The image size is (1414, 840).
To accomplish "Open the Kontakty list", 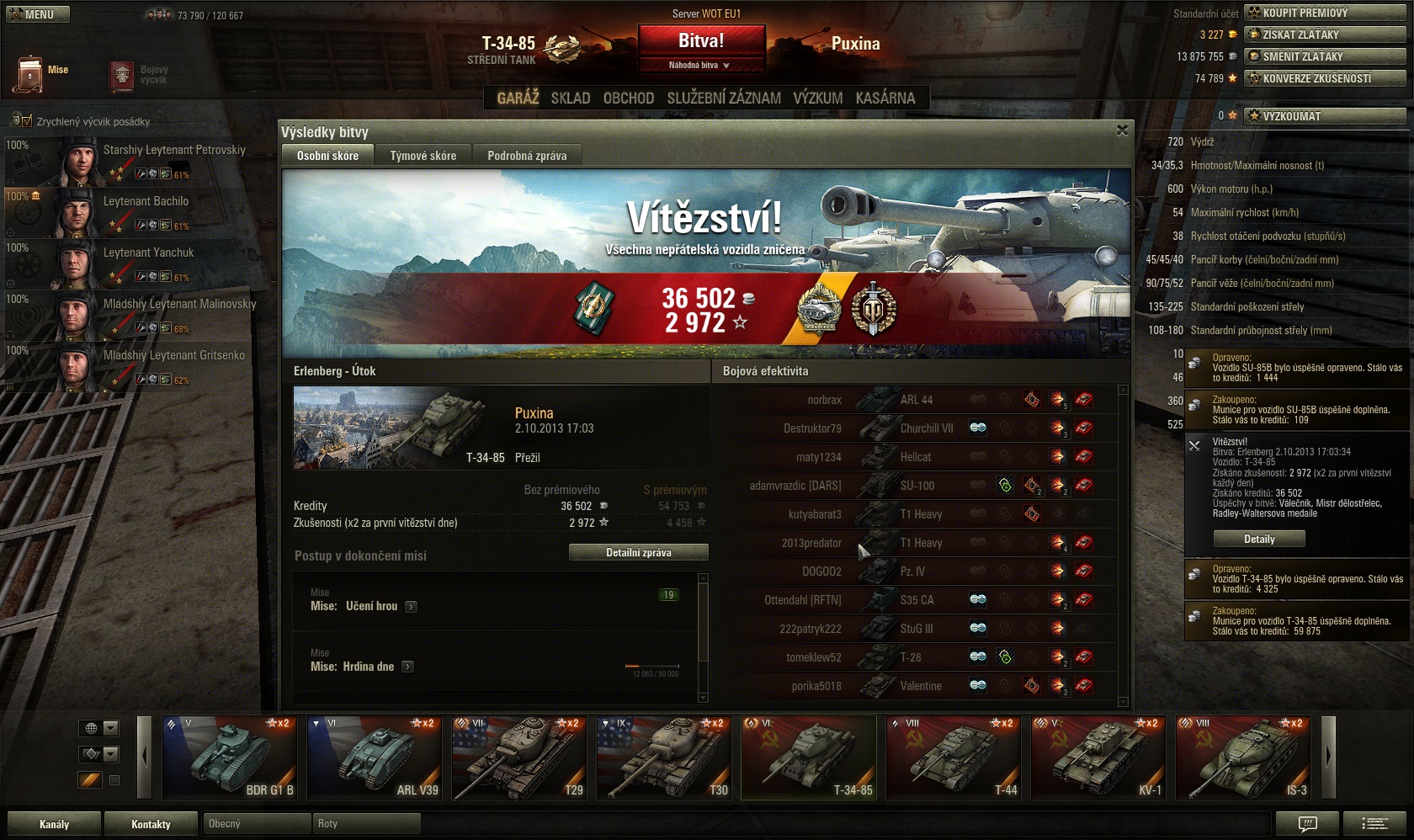I will (151, 824).
